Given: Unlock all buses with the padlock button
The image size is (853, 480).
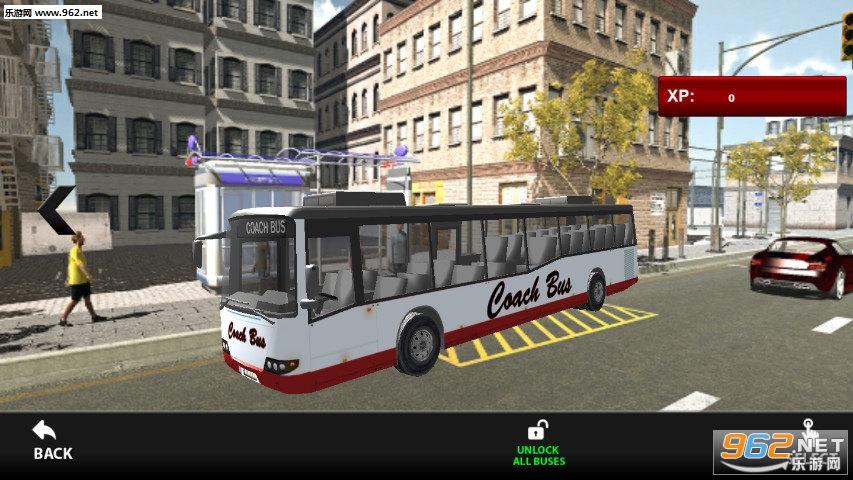Looking at the screenshot, I should [538, 442].
